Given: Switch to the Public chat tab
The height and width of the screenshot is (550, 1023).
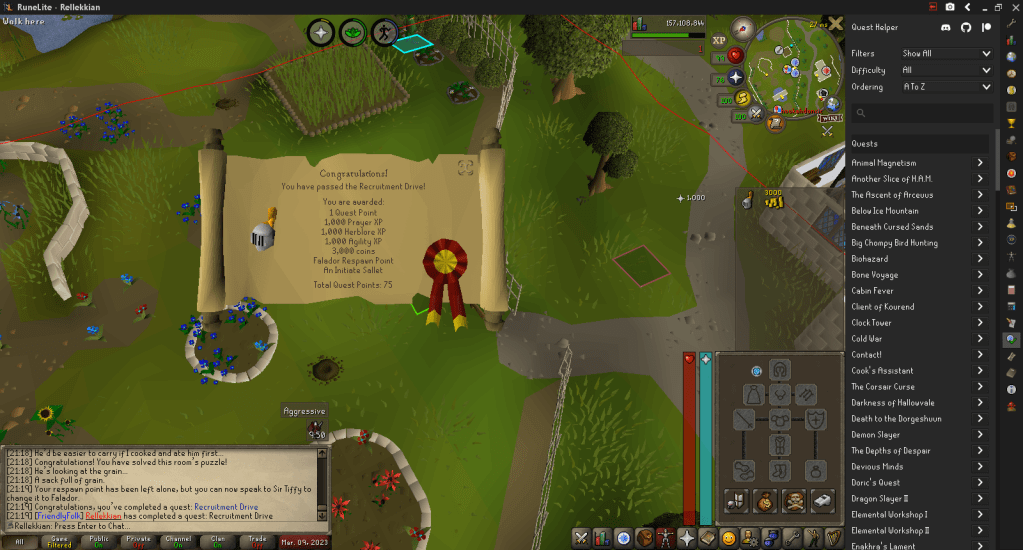Looking at the screenshot, I should click(x=99, y=541).
